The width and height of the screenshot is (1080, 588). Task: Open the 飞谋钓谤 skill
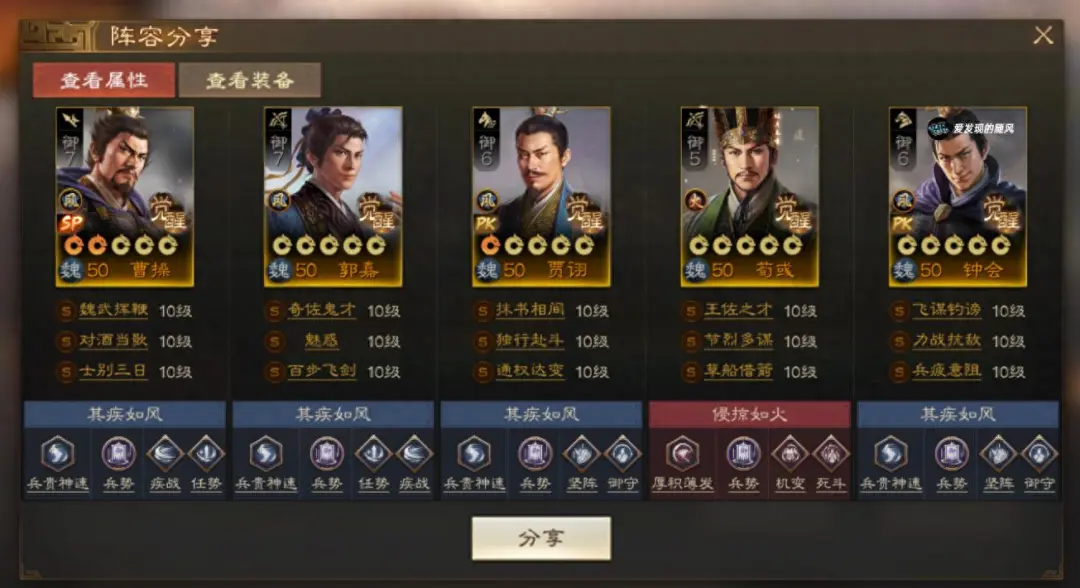[x=945, y=311]
